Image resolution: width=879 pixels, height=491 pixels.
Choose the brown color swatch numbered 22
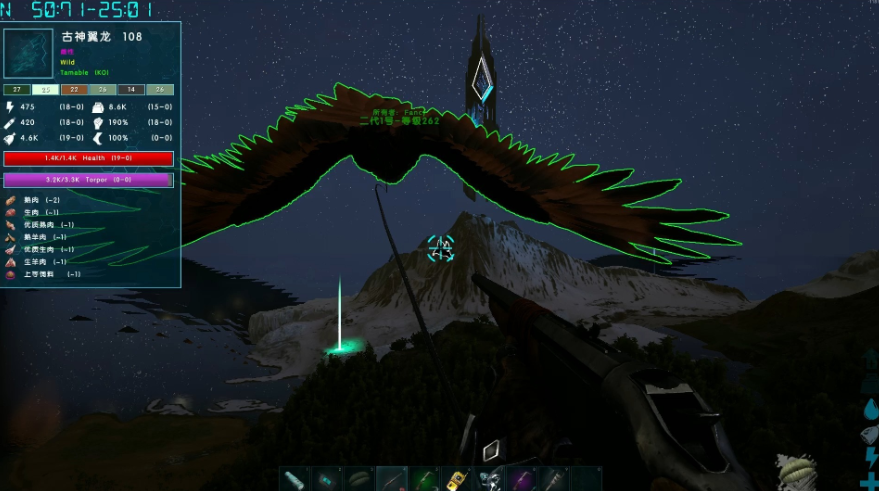click(74, 89)
